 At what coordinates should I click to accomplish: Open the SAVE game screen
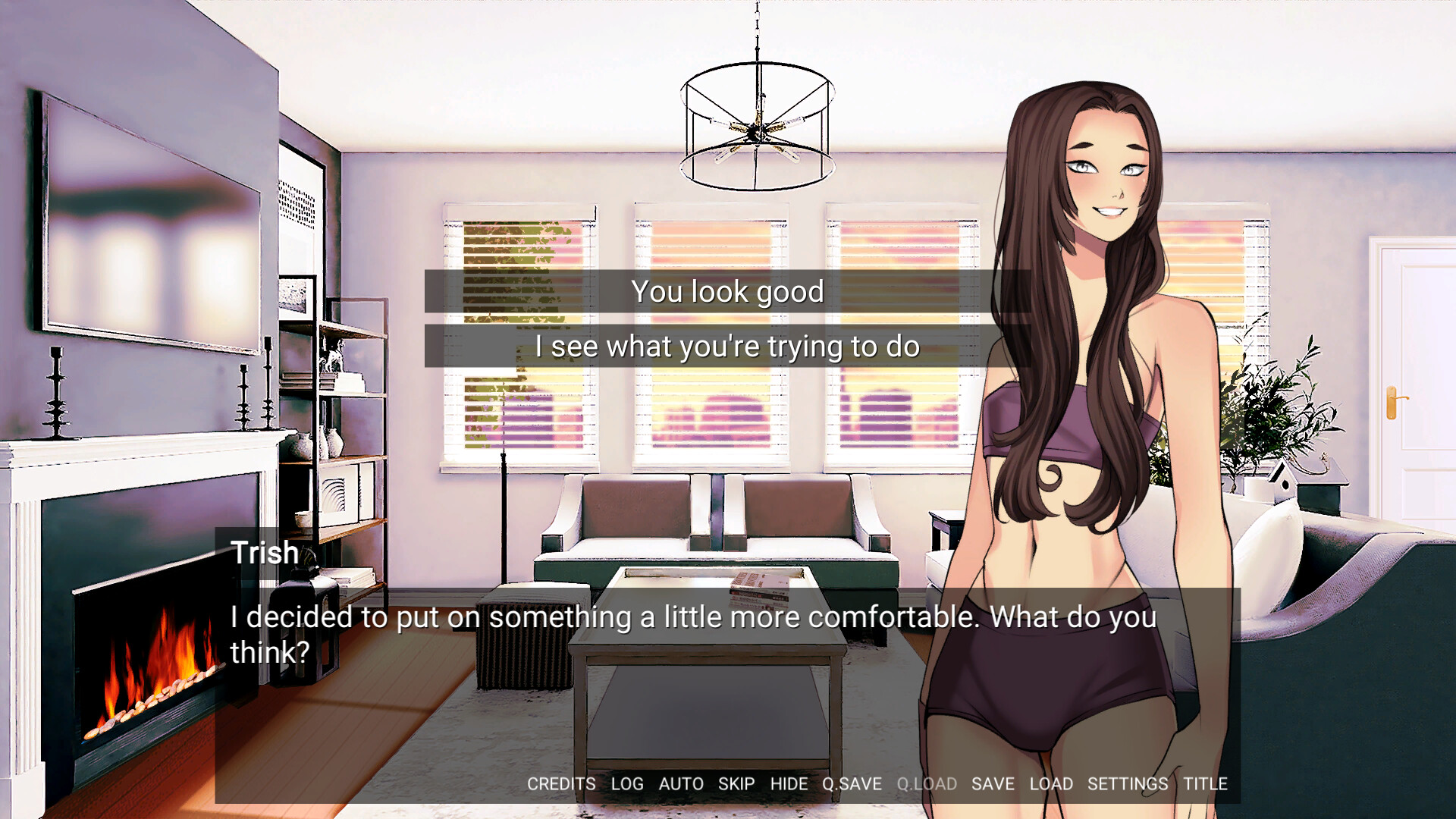tap(992, 784)
